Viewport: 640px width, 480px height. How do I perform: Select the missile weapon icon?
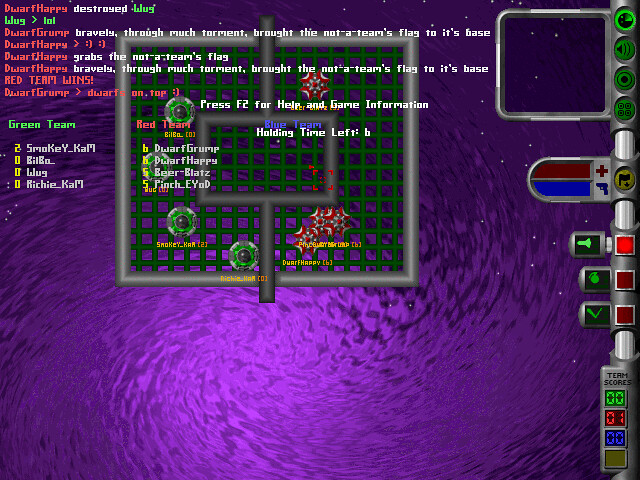(588, 244)
